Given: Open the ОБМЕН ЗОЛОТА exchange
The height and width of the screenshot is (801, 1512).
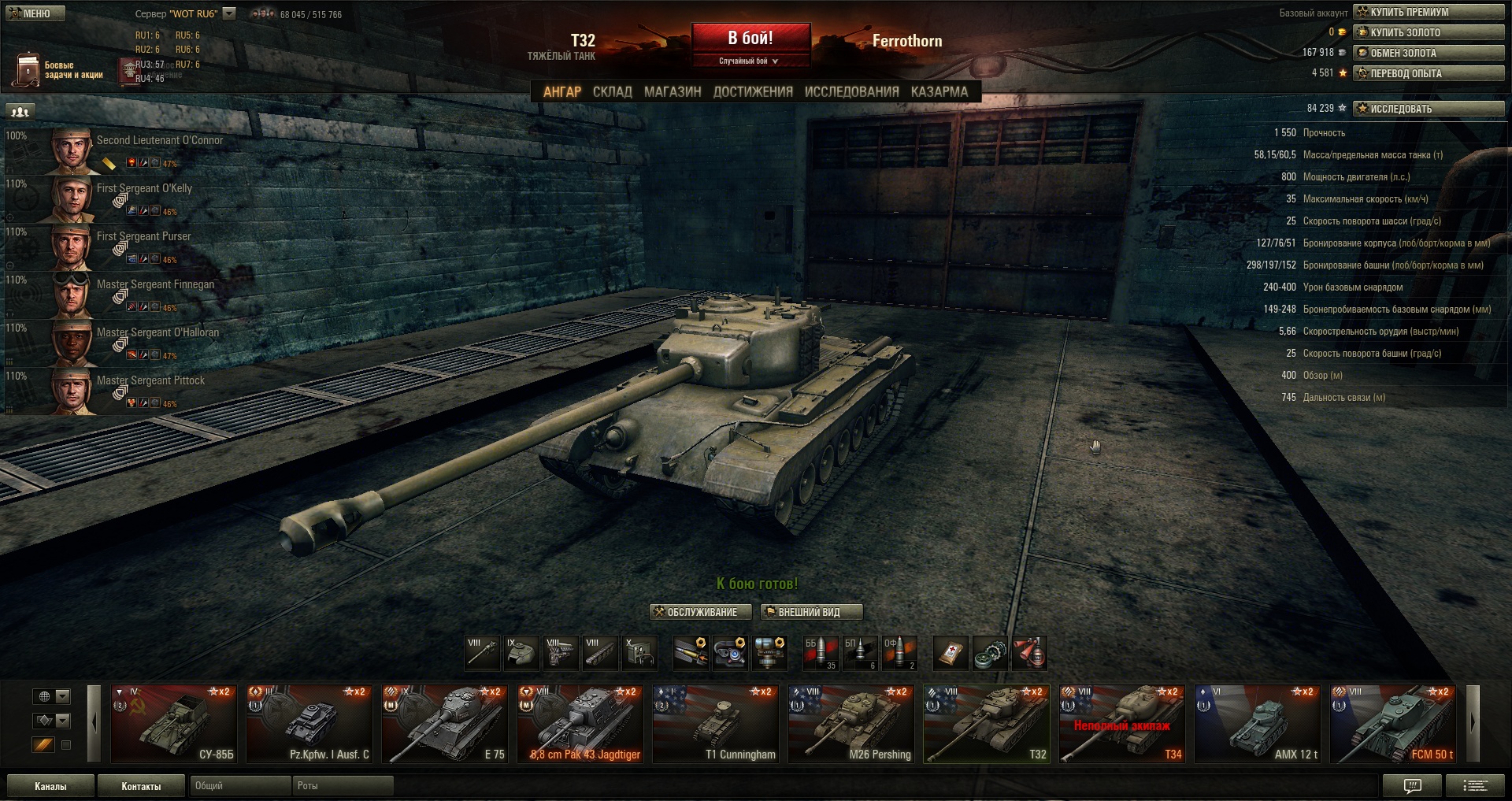Looking at the screenshot, I should click(x=1429, y=53).
